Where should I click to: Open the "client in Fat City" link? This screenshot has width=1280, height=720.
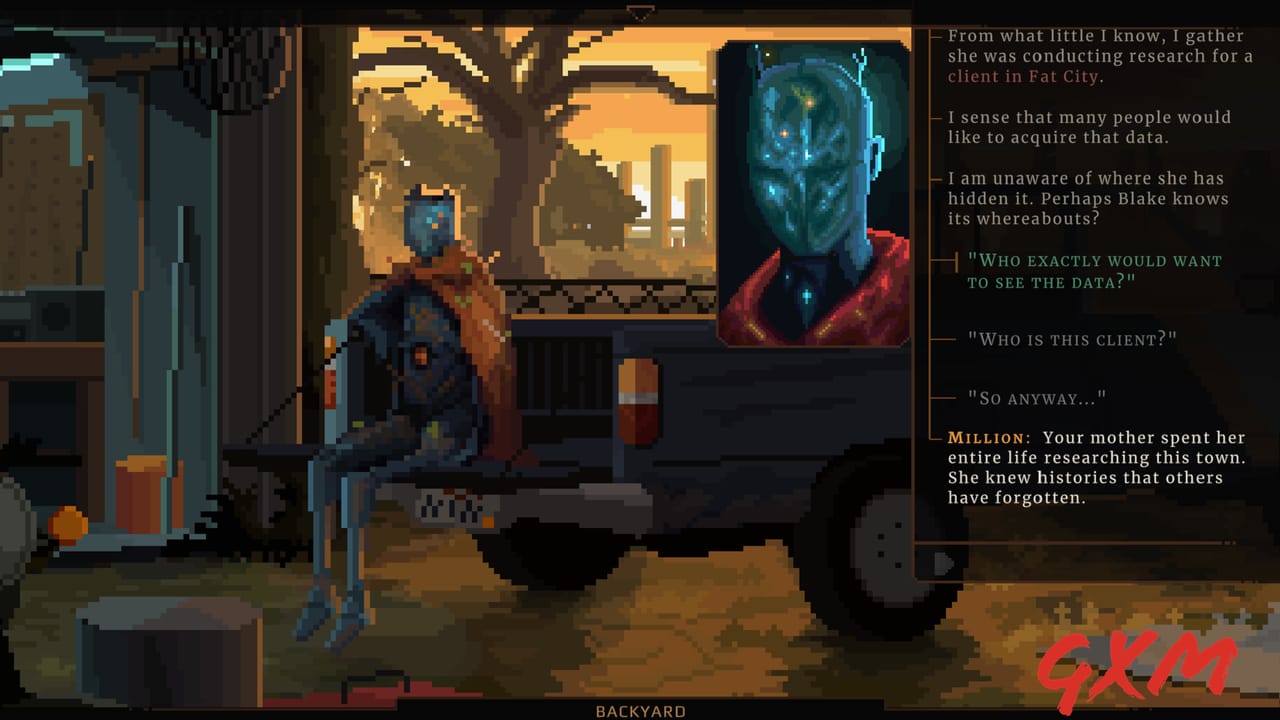[1021, 77]
